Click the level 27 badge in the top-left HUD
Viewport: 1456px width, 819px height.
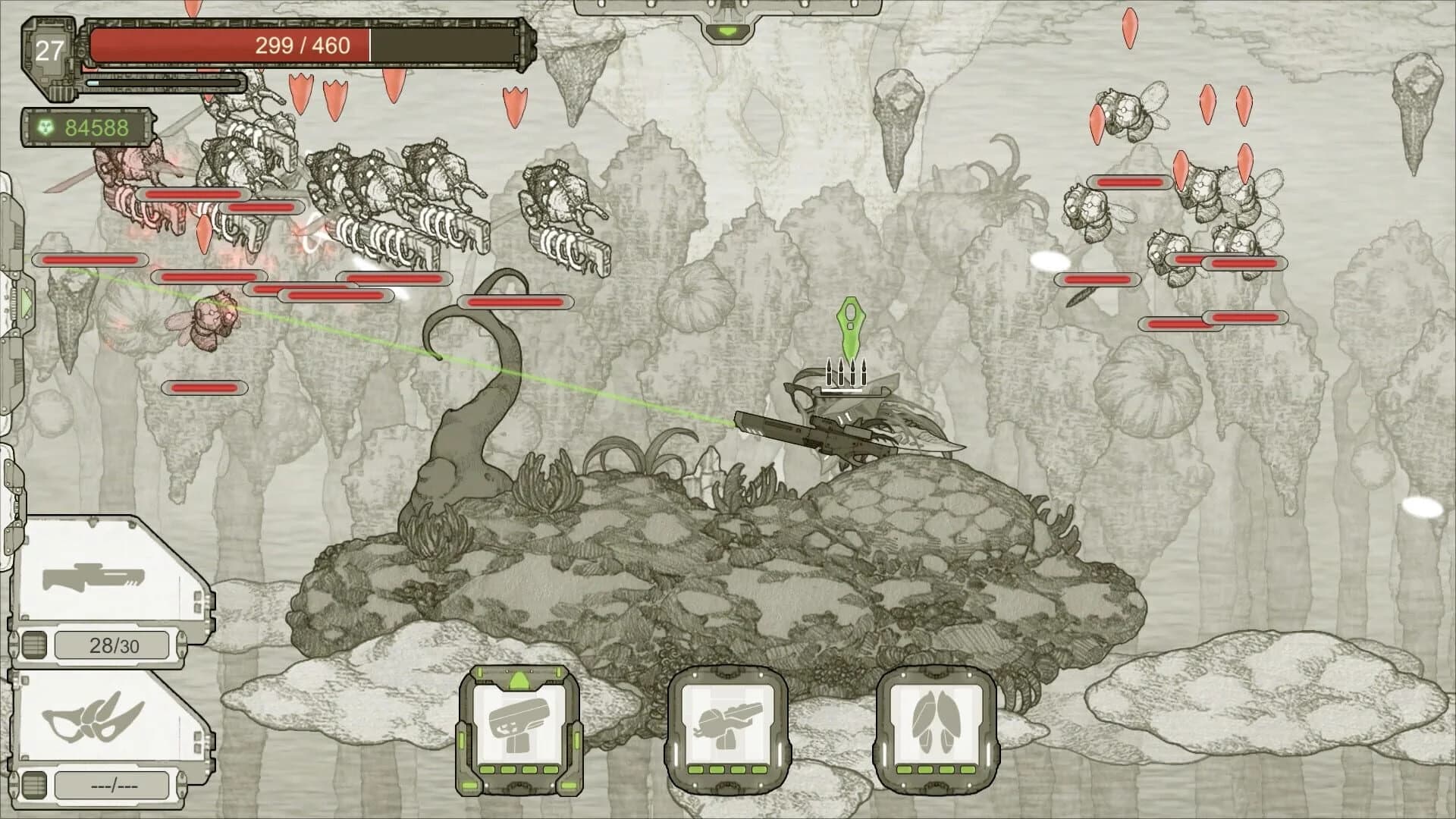[51, 52]
